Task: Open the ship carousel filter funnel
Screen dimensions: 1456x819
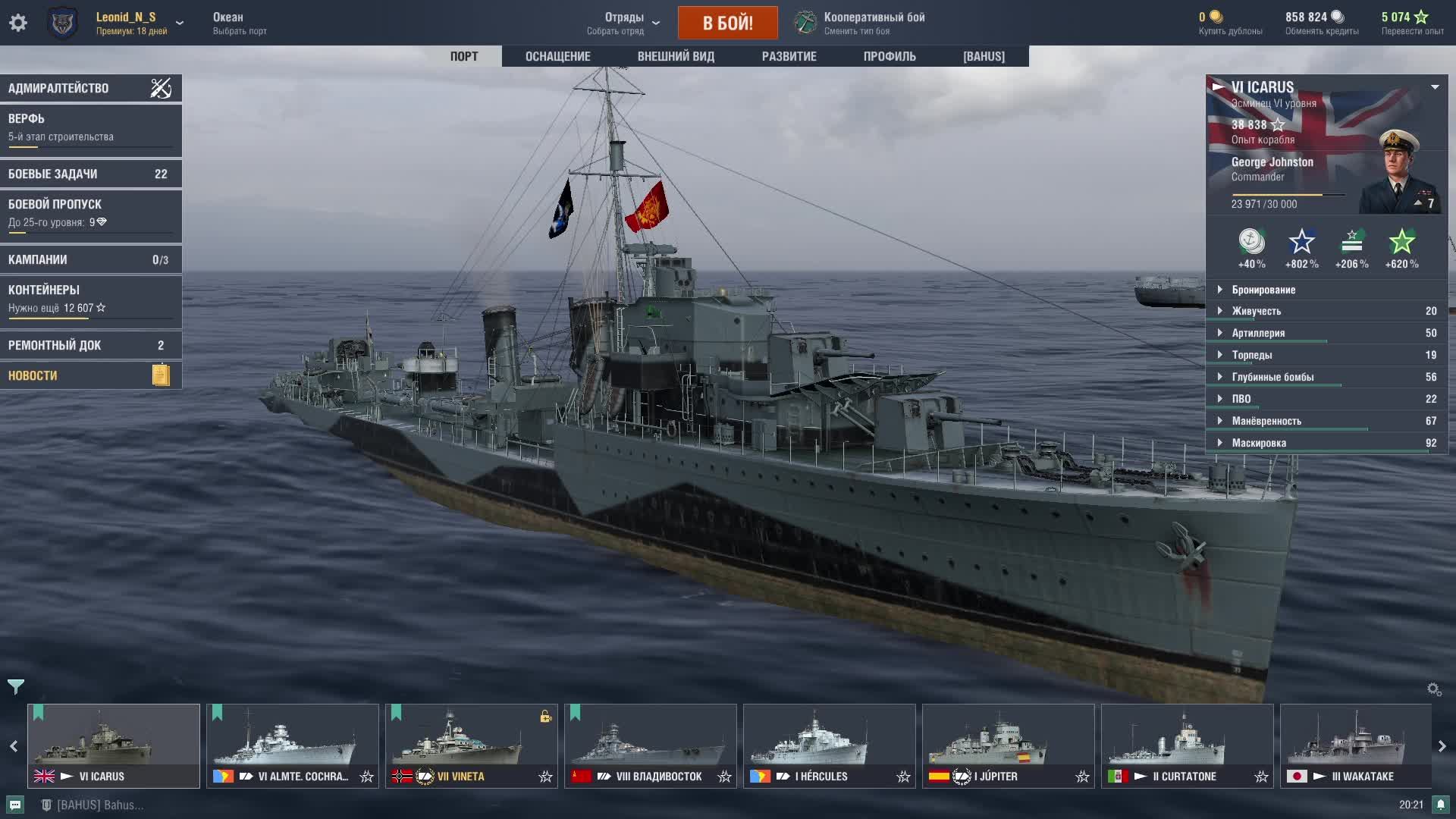Action: tap(16, 687)
